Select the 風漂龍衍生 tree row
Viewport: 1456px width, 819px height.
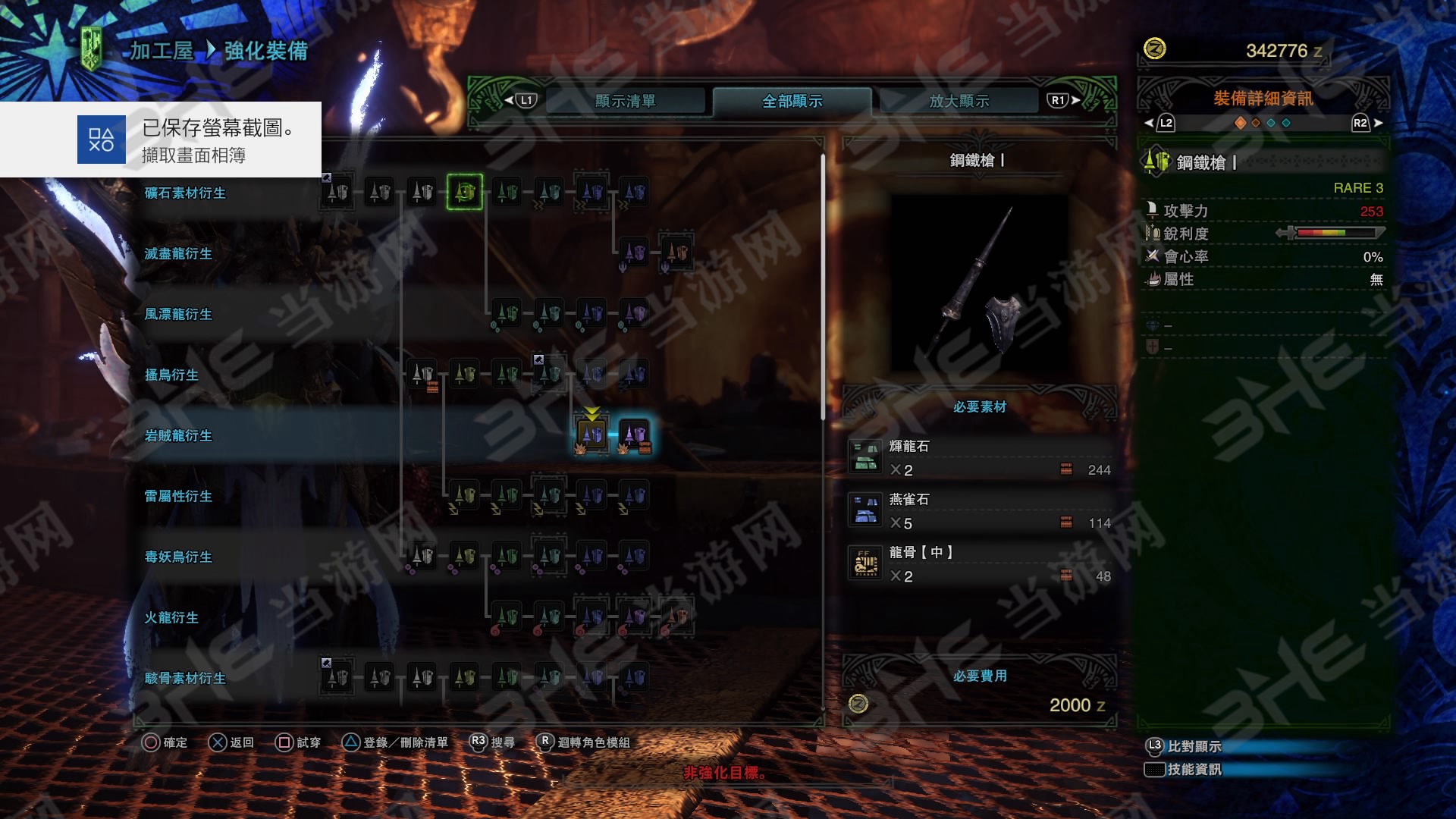(178, 315)
